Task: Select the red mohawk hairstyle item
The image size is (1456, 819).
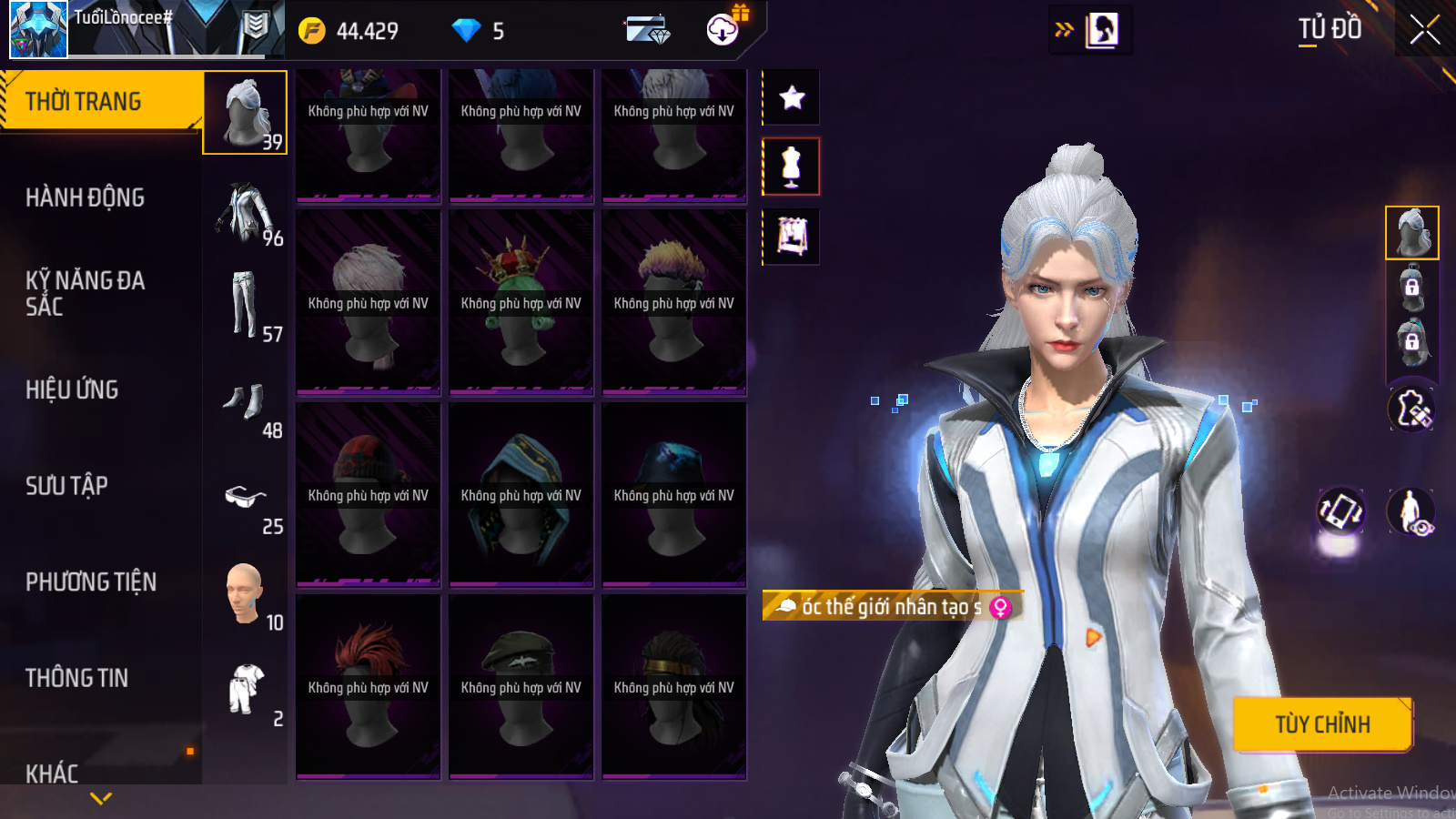Action: pyautogui.click(x=368, y=687)
